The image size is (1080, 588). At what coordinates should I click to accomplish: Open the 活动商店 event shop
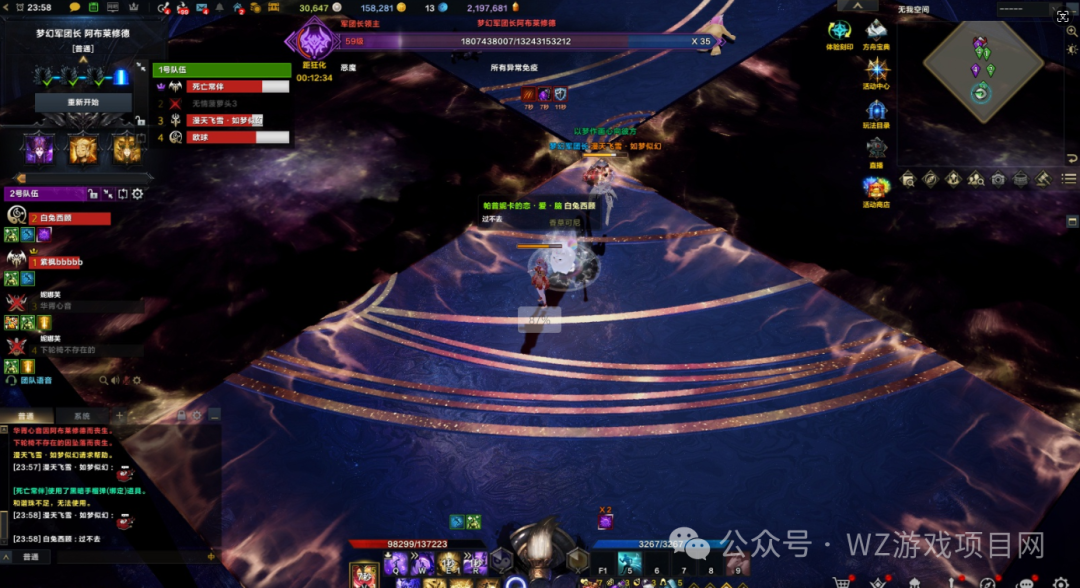pos(877,190)
